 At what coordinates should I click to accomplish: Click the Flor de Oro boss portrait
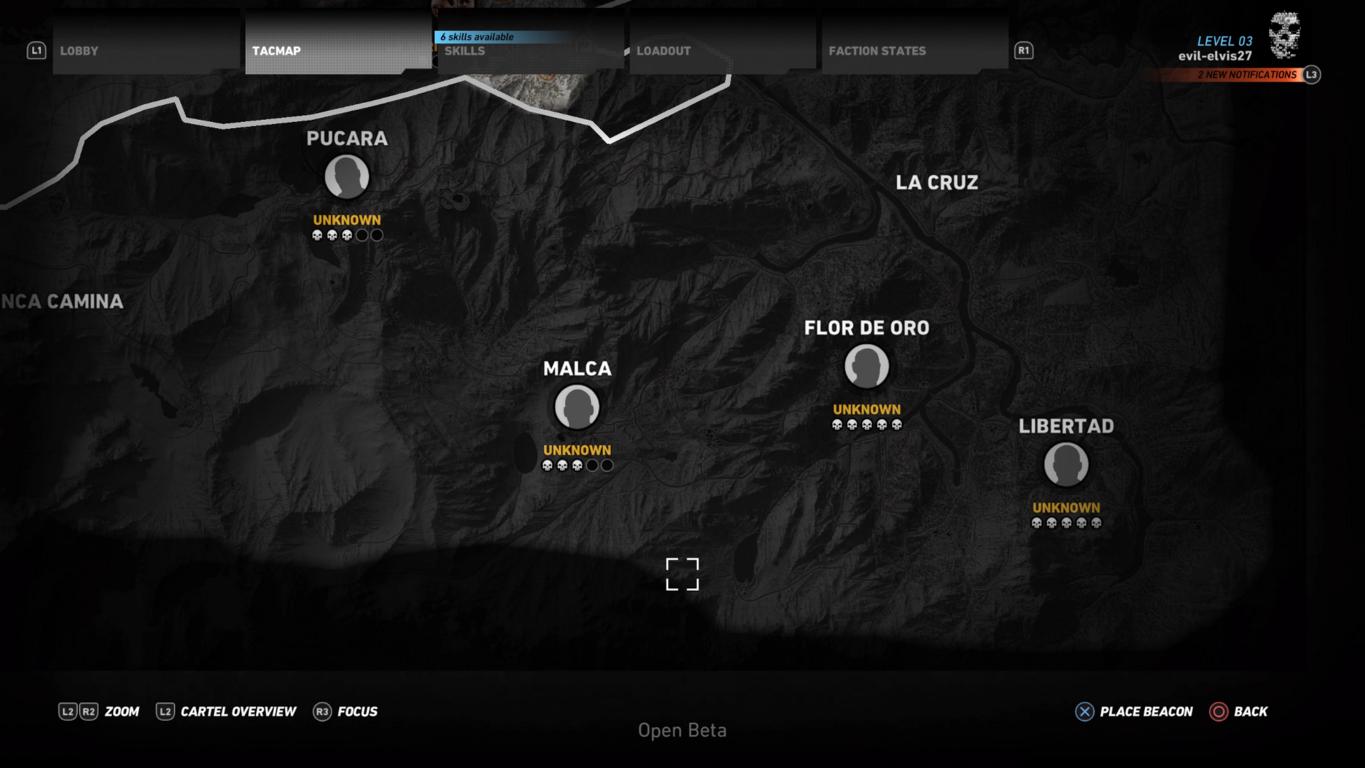click(867, 366)
